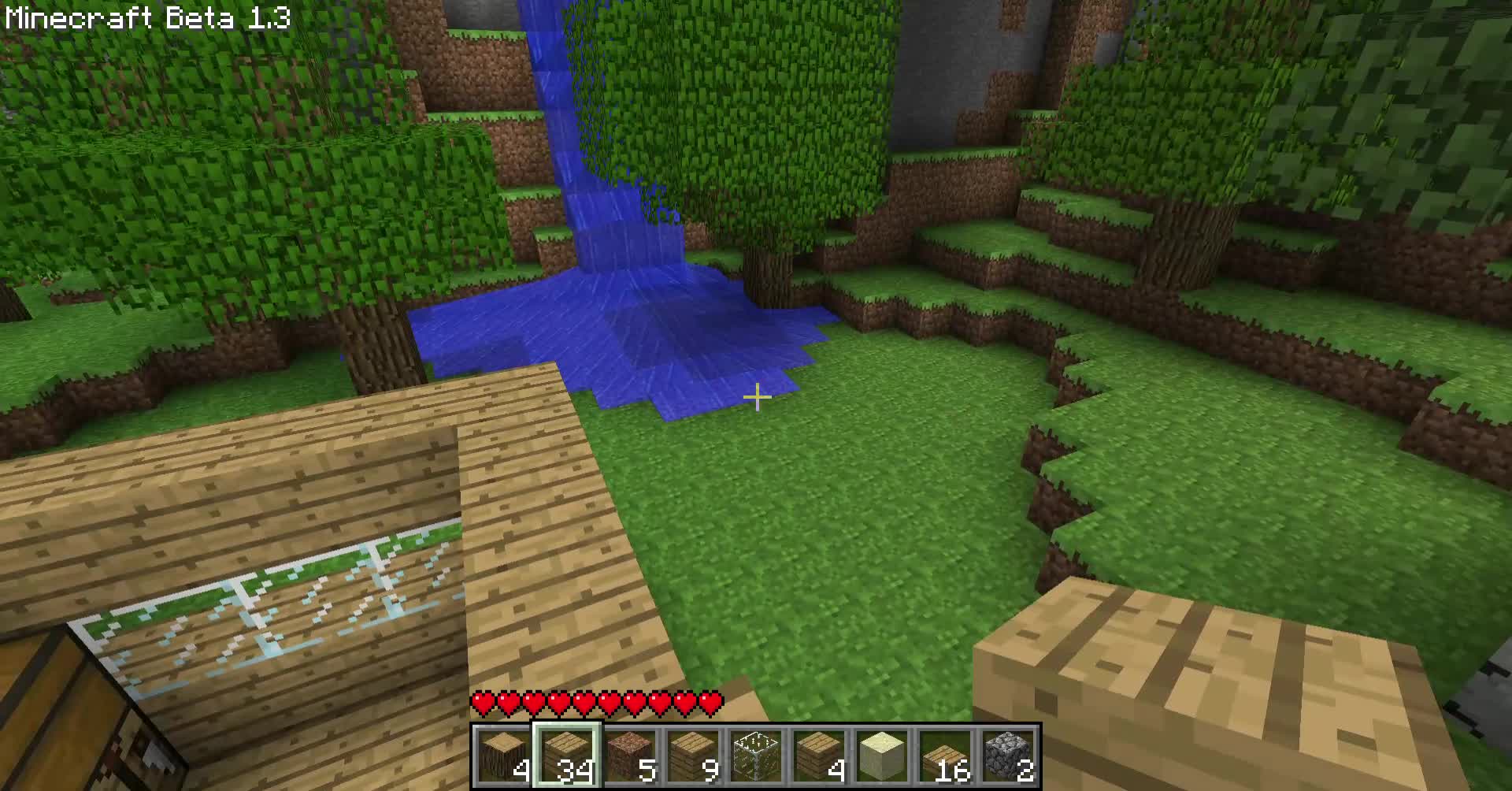
Task: Click the crosshair at screen center
Action: coord(756,399)
